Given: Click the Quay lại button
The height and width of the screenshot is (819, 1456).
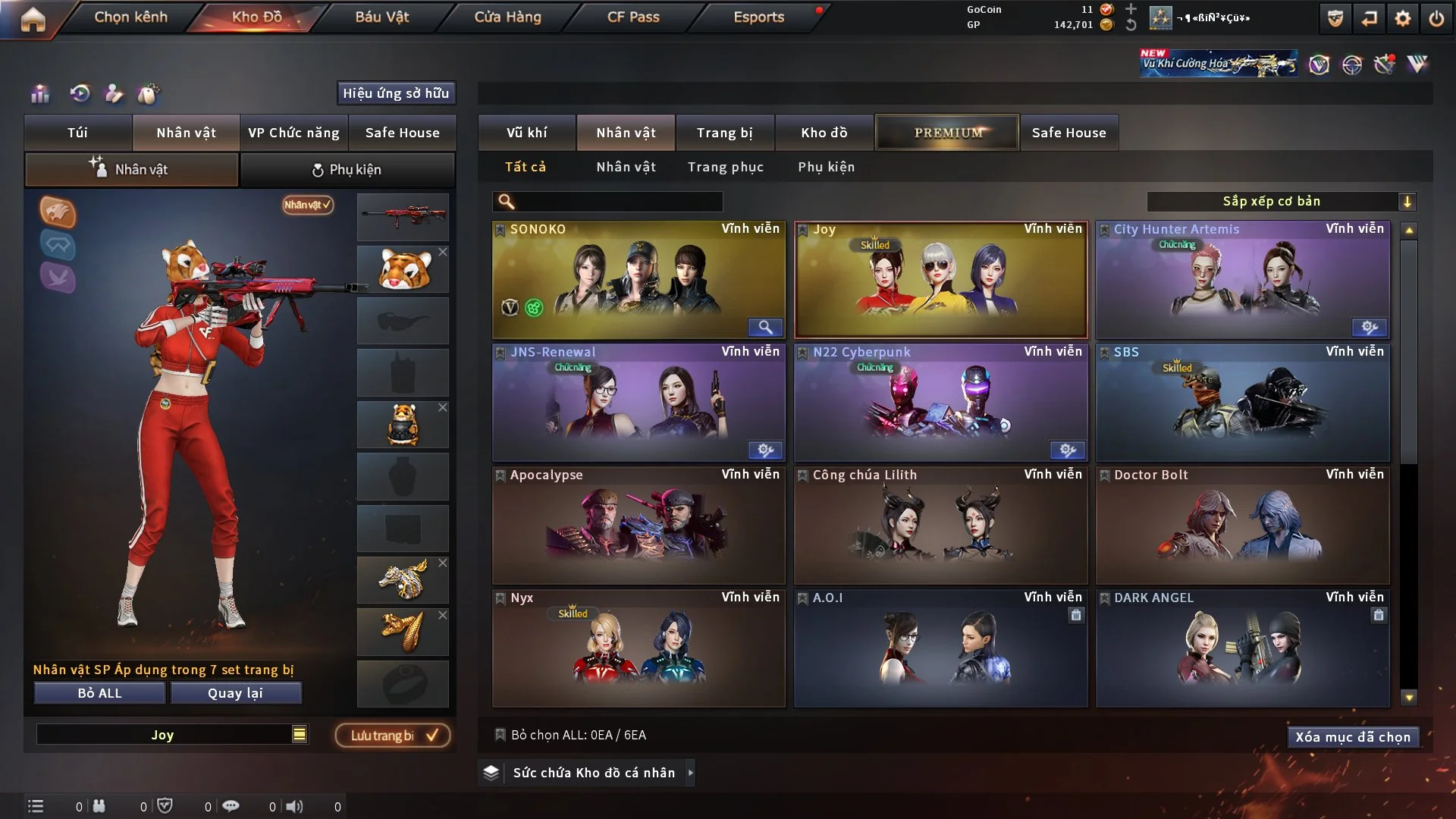Looking at the screenshot, I should tap(235, 693).
